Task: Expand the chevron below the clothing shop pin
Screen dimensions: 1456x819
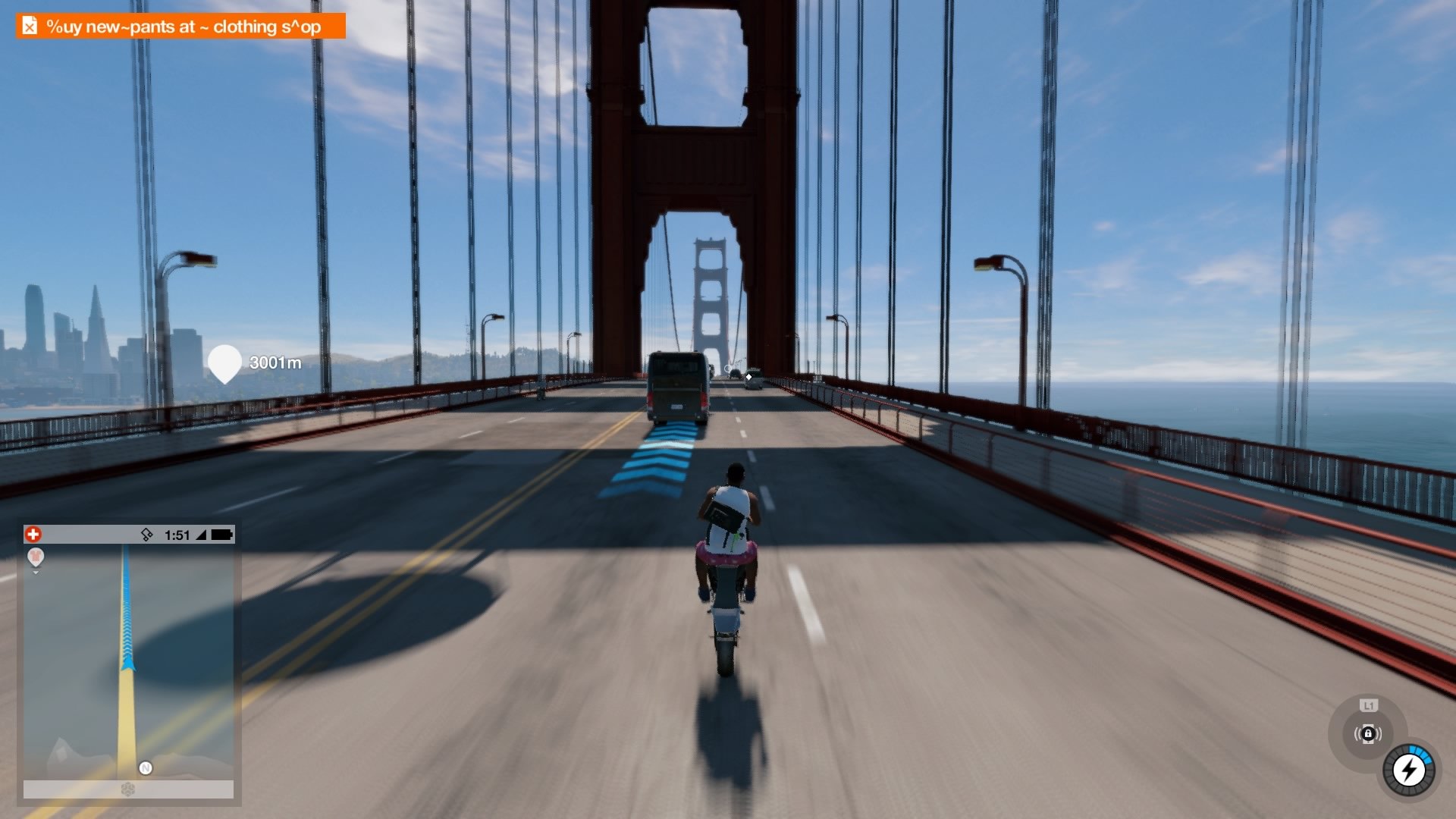Action: (36, 573)
